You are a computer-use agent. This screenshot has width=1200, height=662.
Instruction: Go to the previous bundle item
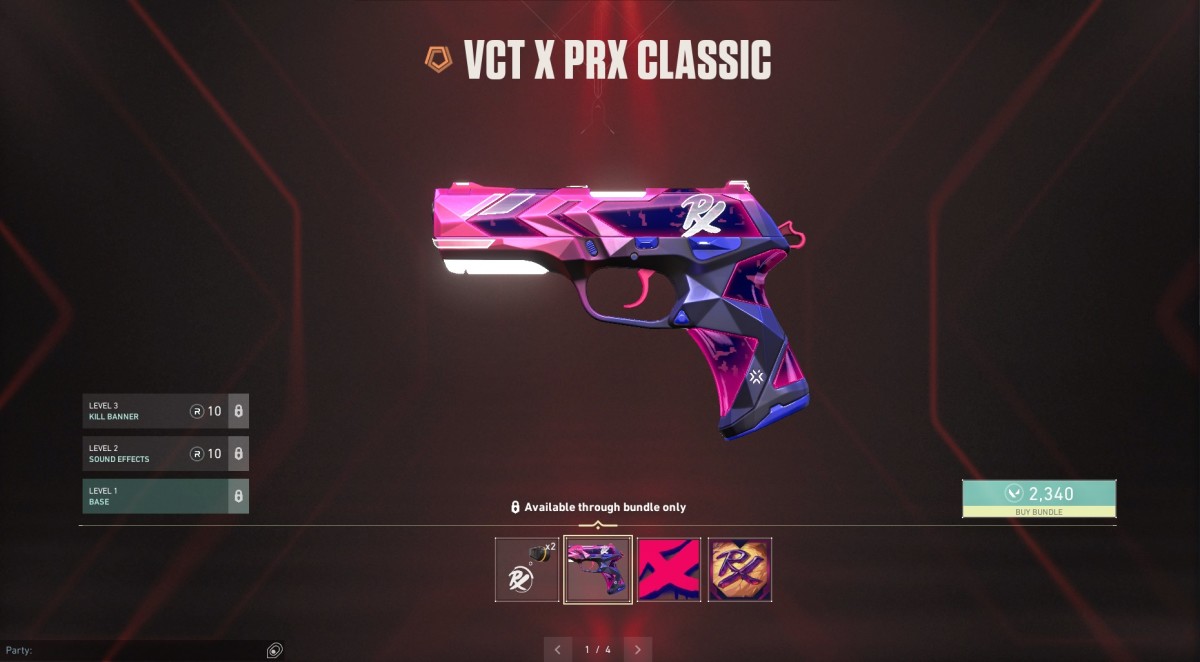pos(558,649)
